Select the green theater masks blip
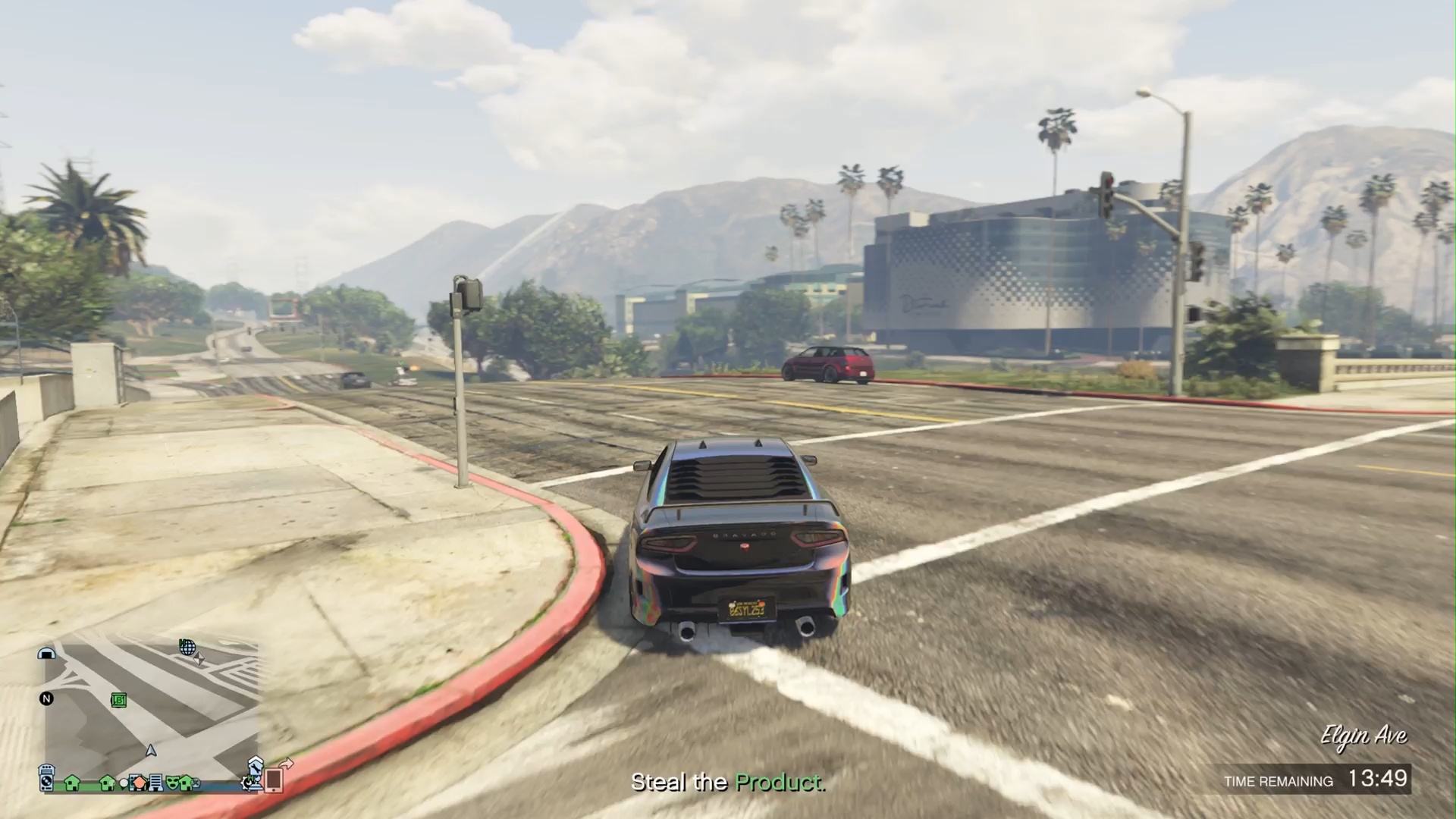The height and width of the screenshot is (819, 1456). [173, 782]
